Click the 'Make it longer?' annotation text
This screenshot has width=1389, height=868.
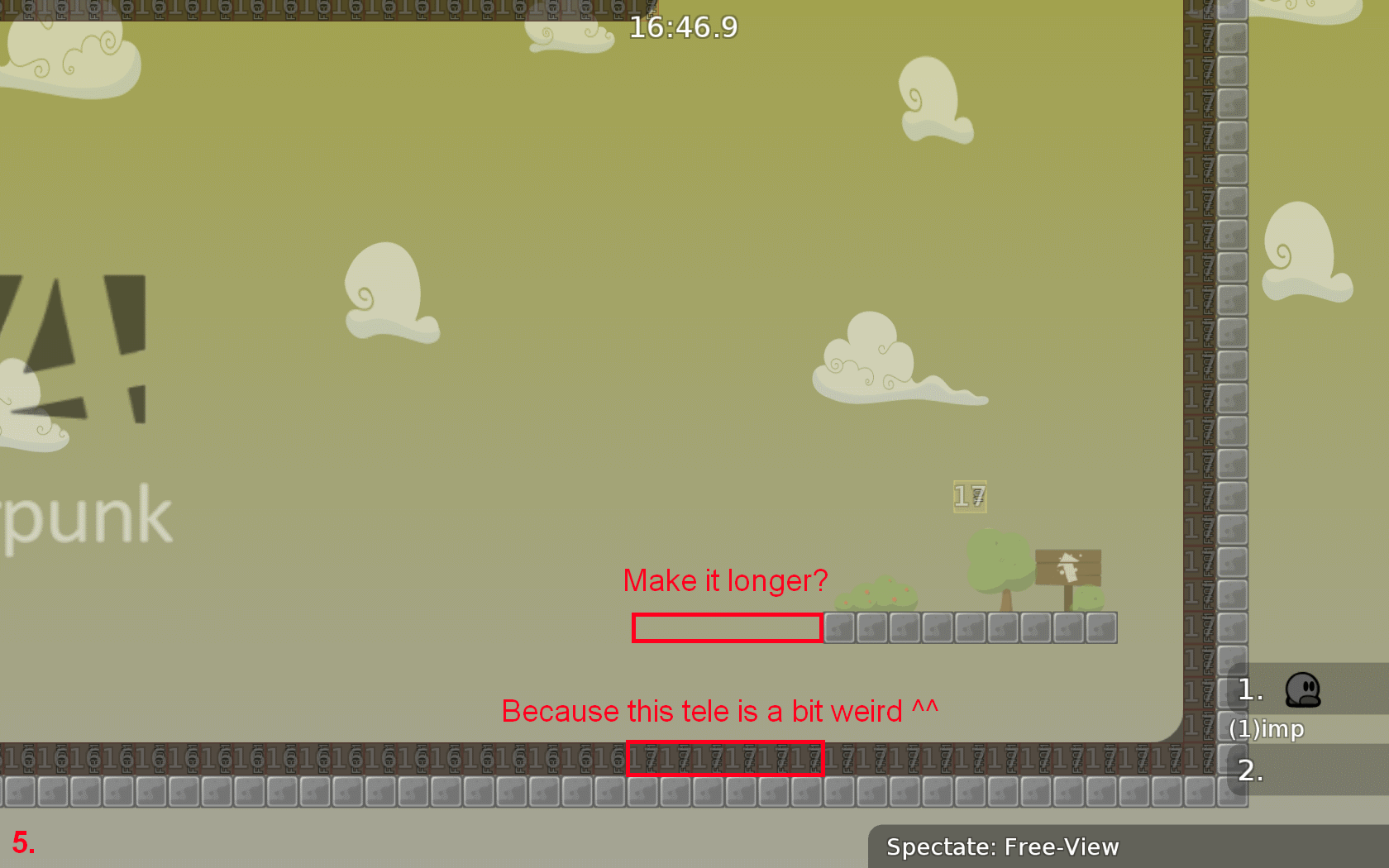pyautogui.click(x=726, y=580)
